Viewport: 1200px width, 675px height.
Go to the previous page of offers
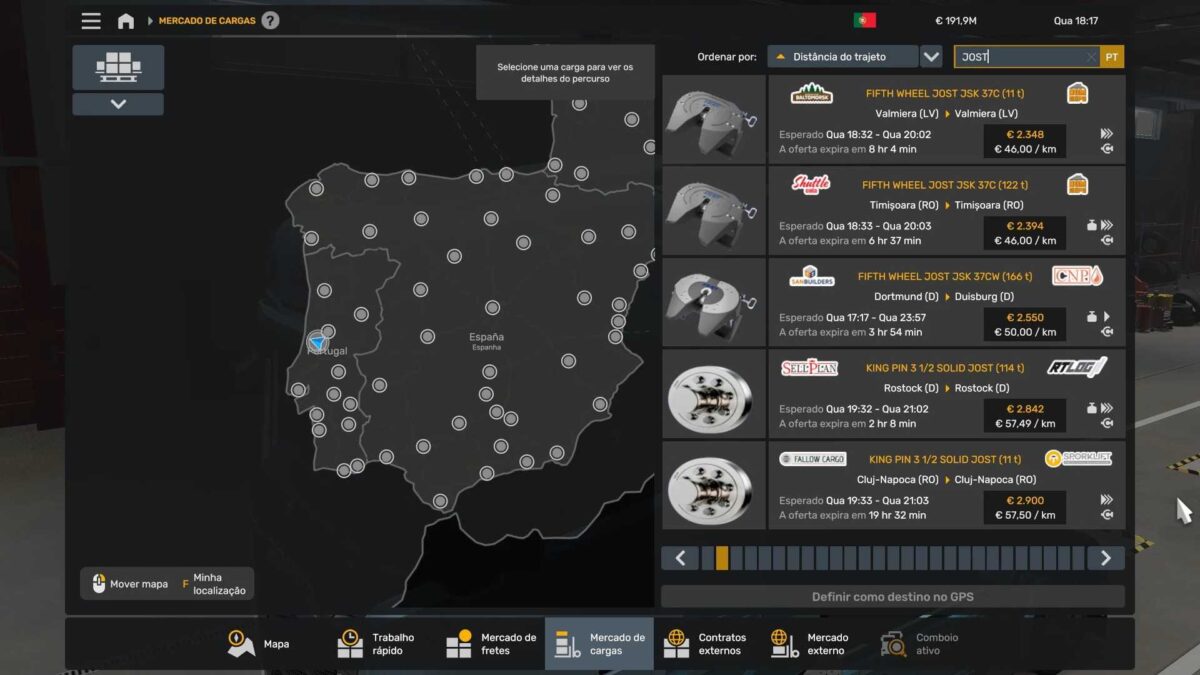point(680,558)
